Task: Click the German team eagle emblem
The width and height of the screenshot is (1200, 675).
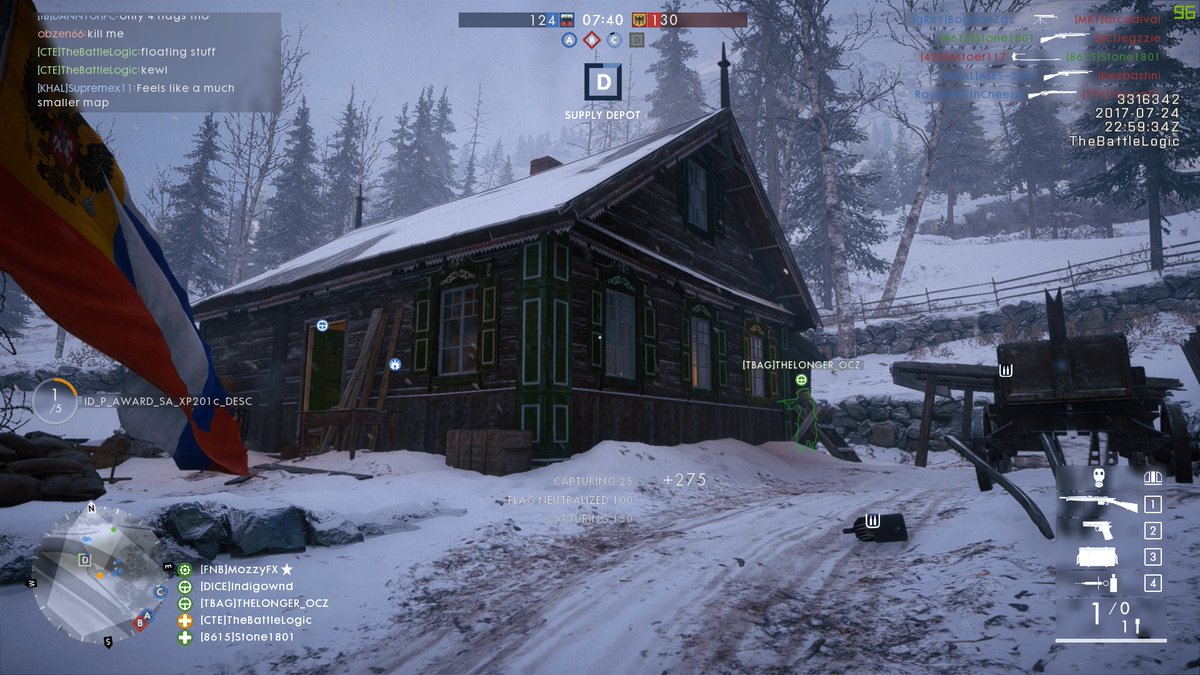Action: pos(638,19)
